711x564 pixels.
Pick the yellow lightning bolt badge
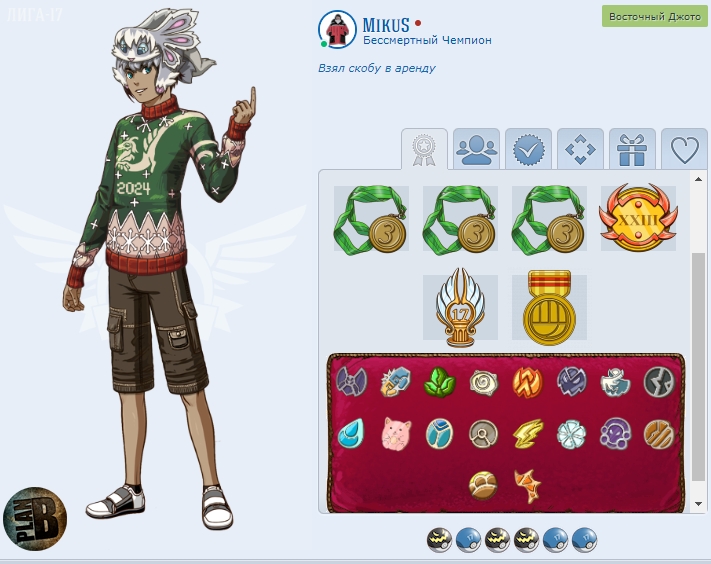point(528,433)
